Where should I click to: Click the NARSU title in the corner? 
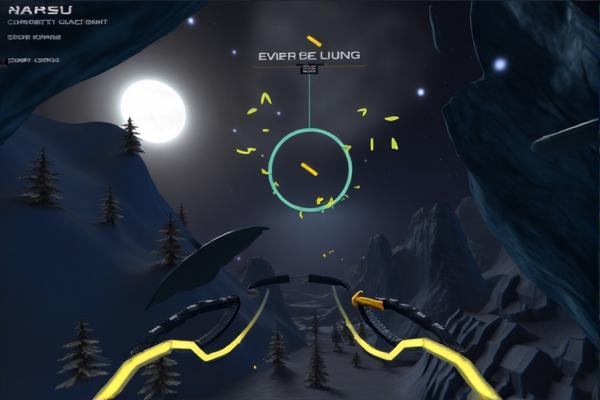click(x=33, y=11)
